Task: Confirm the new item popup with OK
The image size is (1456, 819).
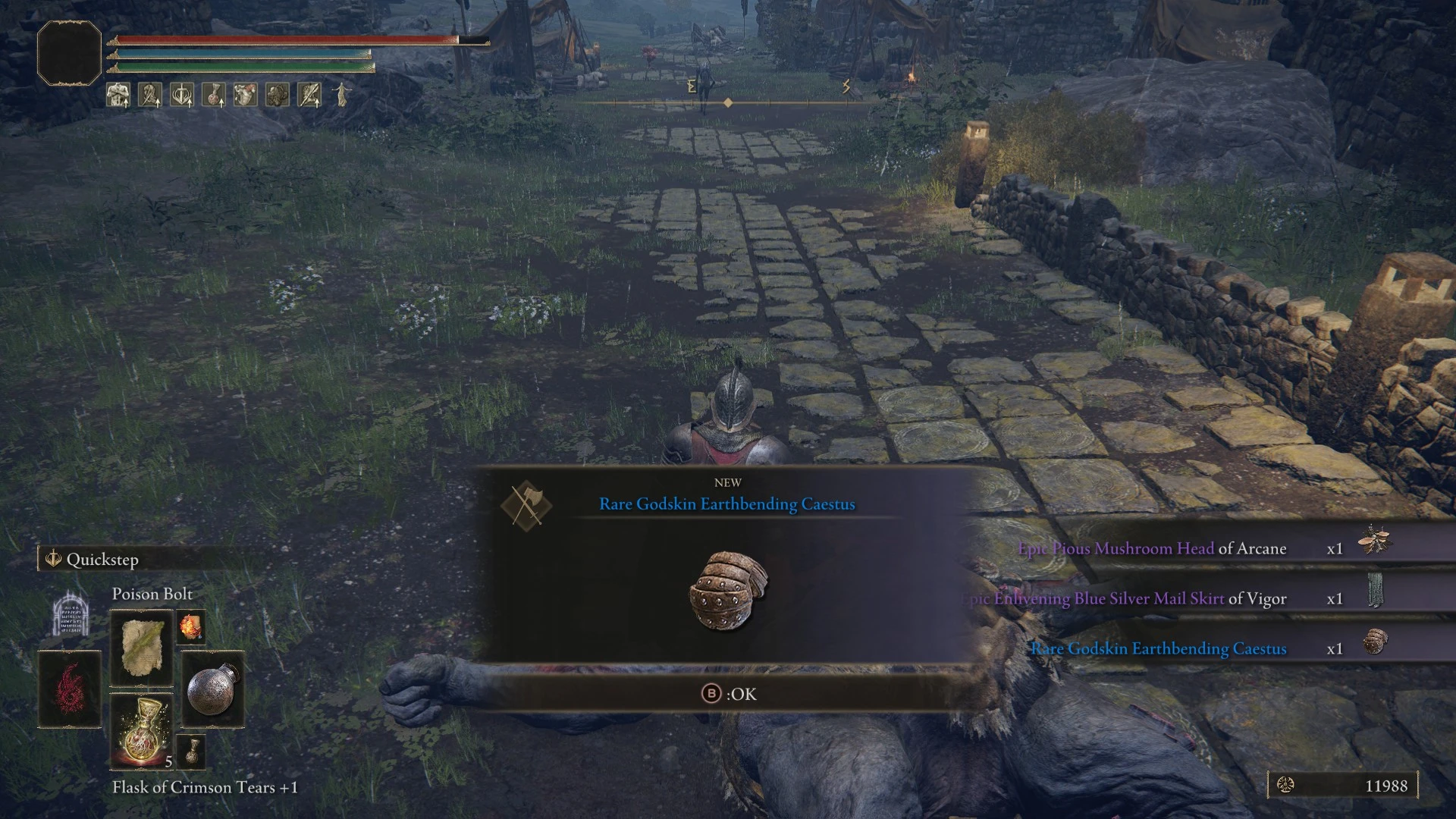Action: (x=729, y=694)
